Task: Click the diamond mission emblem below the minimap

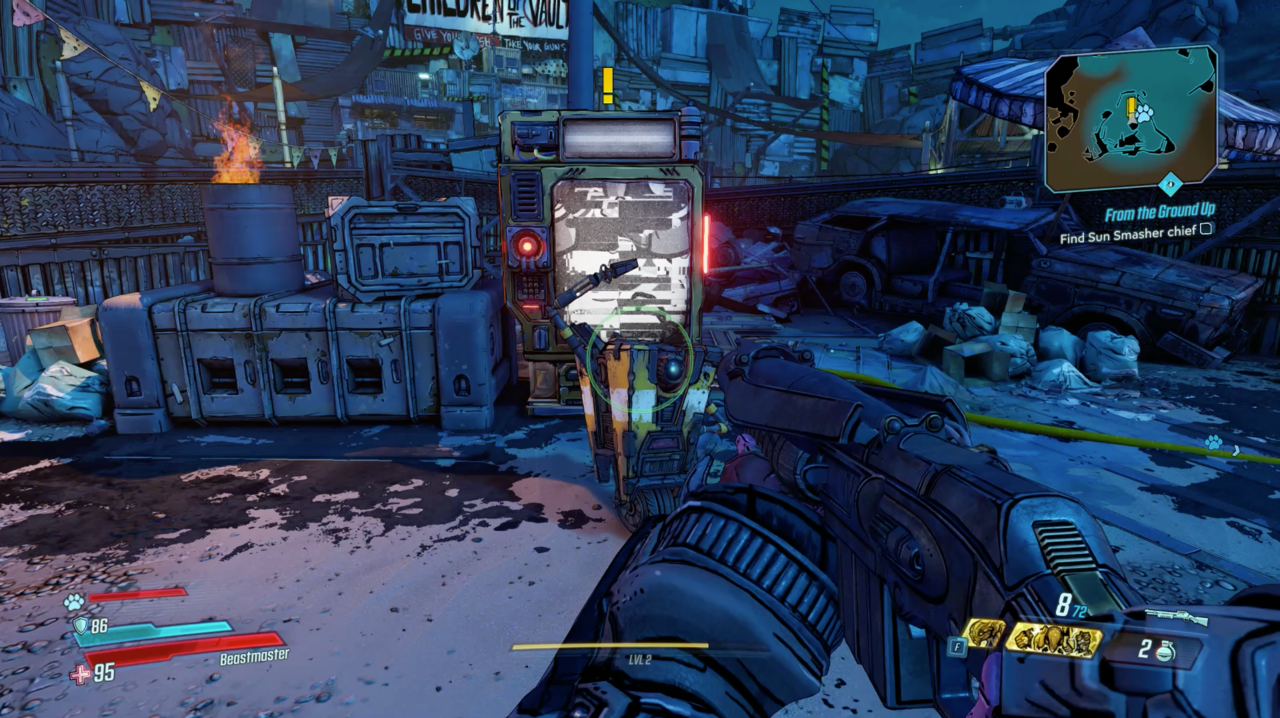Action: coord(1169,184)
